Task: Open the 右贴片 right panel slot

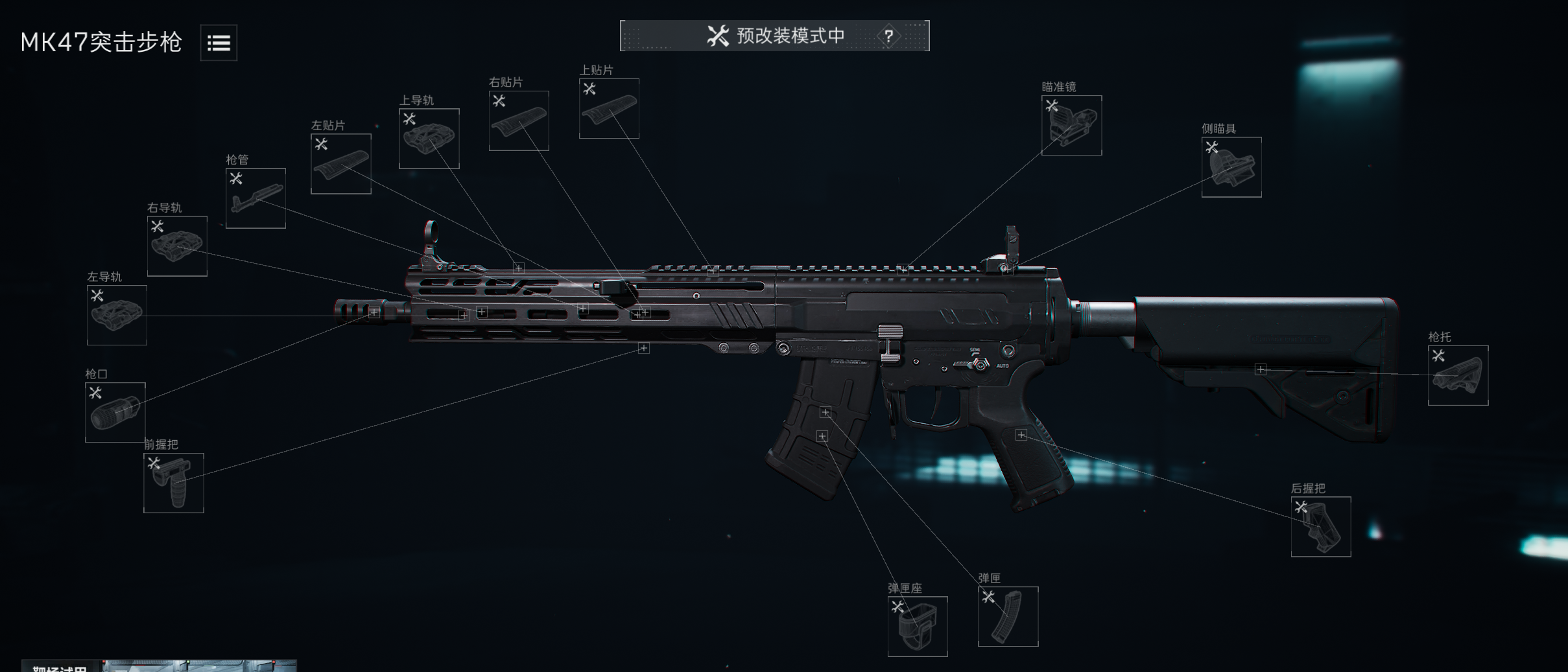Action: point(519,121)
